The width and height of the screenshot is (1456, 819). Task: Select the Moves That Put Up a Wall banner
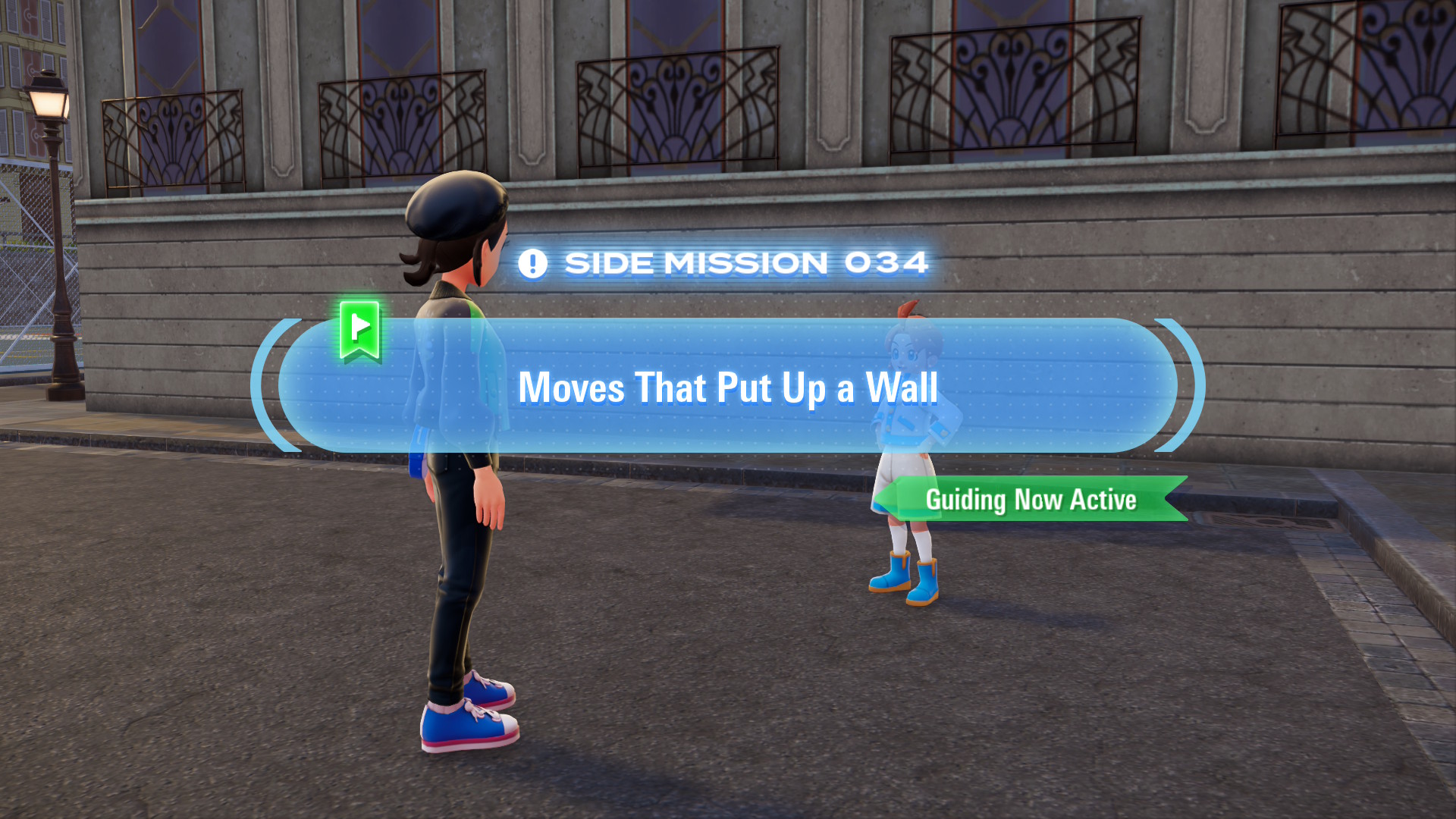click(x=728, y=387)
